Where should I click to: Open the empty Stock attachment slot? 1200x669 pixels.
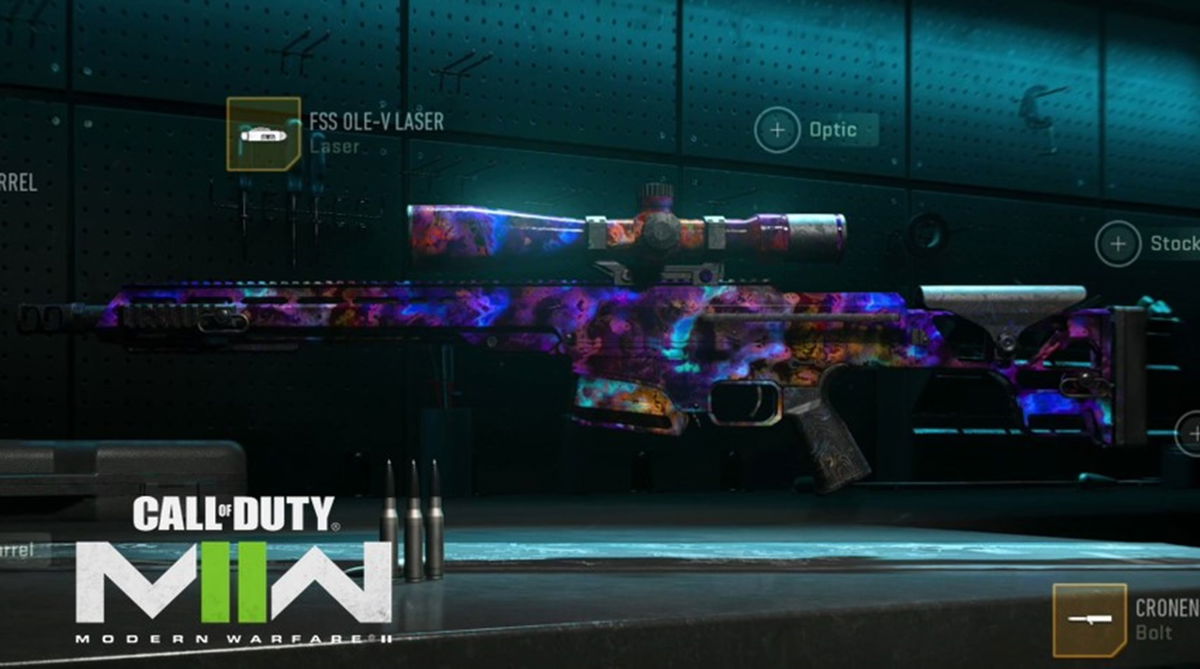[1118, 243]
